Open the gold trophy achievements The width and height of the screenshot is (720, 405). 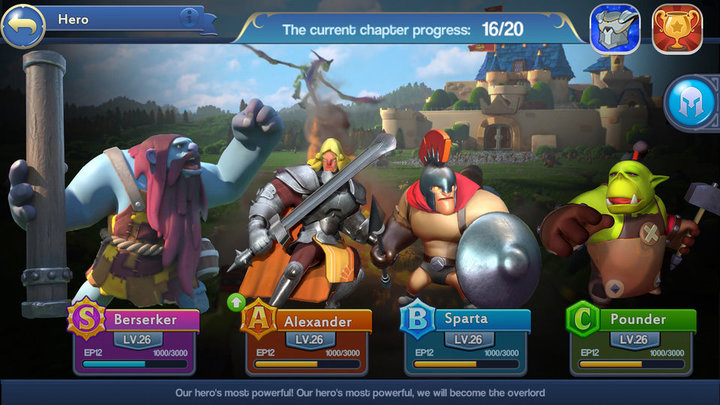pos(677,28)
